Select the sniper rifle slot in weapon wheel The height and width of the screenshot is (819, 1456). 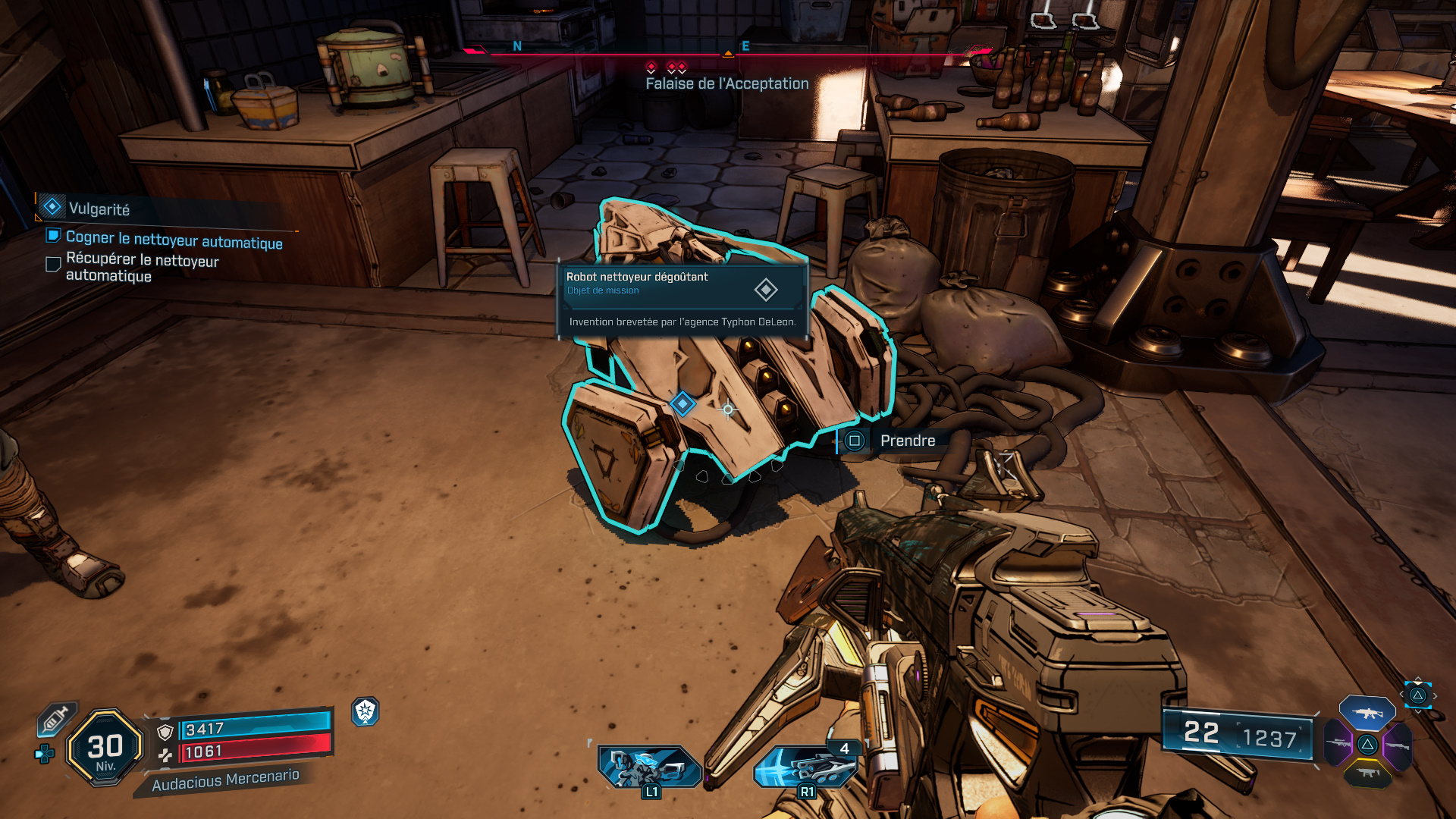(x=1337, y=744)
